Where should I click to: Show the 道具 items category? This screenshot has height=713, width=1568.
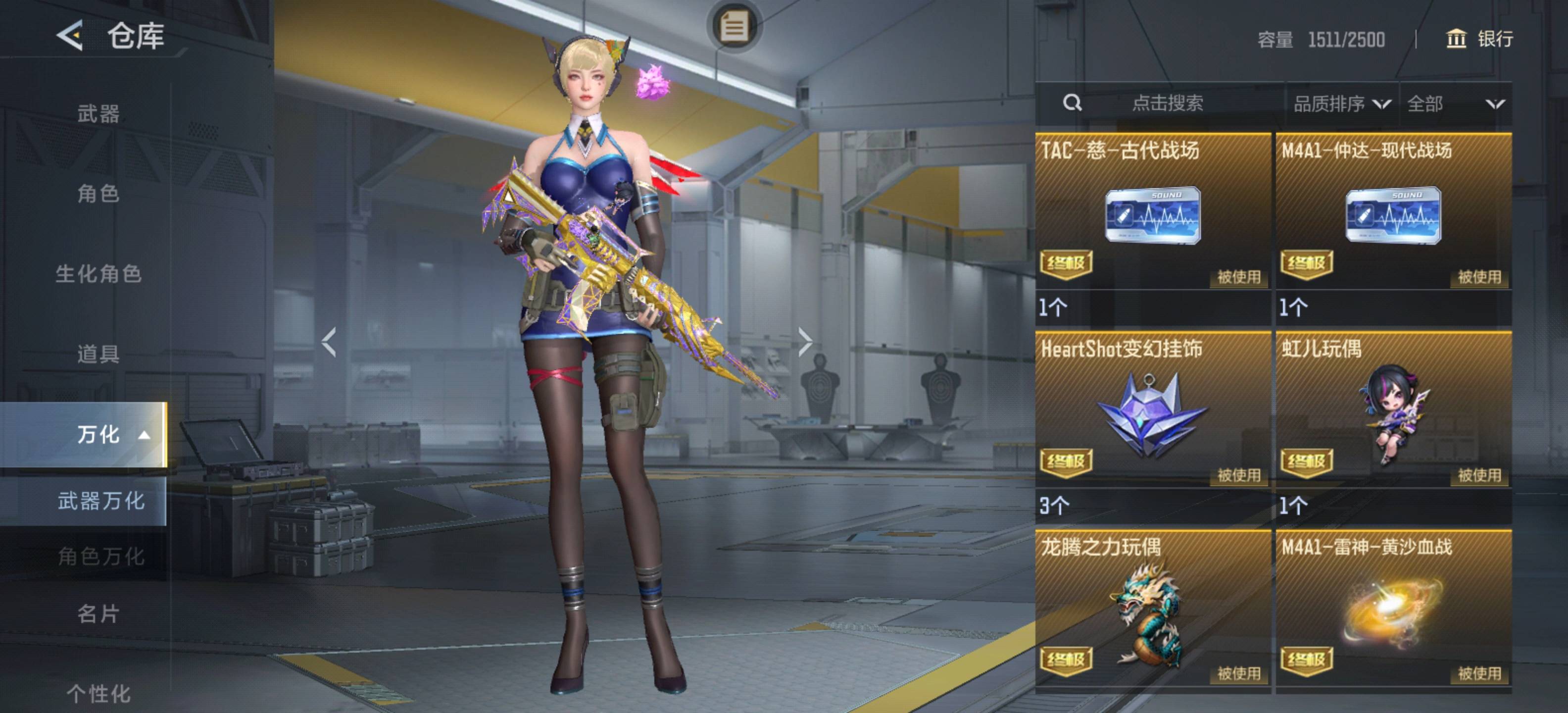coord(98,354)
